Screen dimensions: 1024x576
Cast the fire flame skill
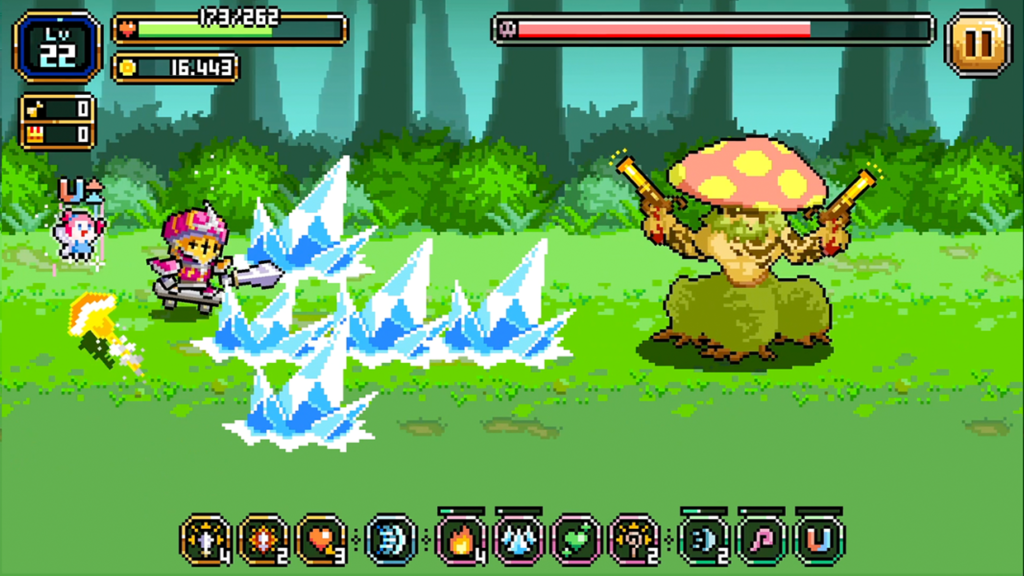(461, 540)
